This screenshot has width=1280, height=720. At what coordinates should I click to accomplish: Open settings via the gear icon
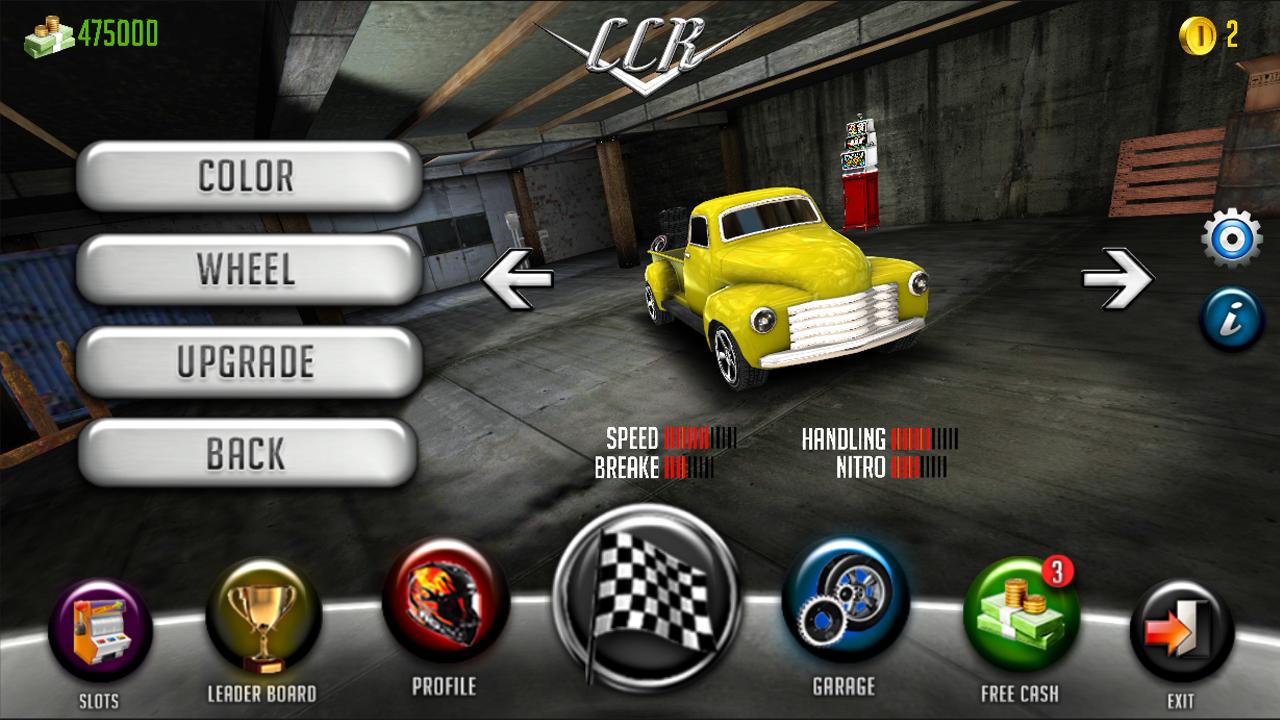coord(1231,238)
